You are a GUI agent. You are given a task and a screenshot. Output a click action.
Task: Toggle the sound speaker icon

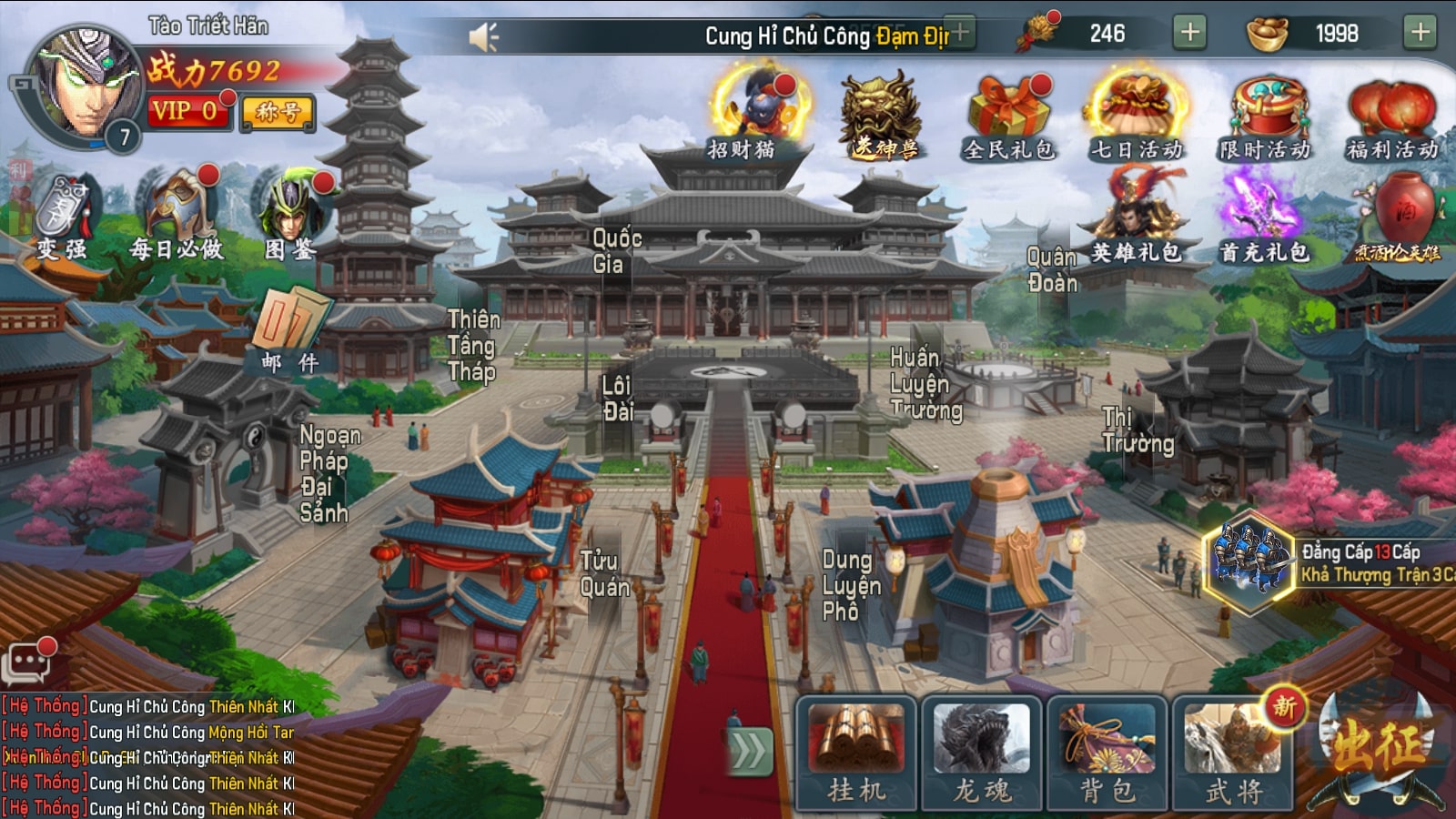tap(483, 36)
